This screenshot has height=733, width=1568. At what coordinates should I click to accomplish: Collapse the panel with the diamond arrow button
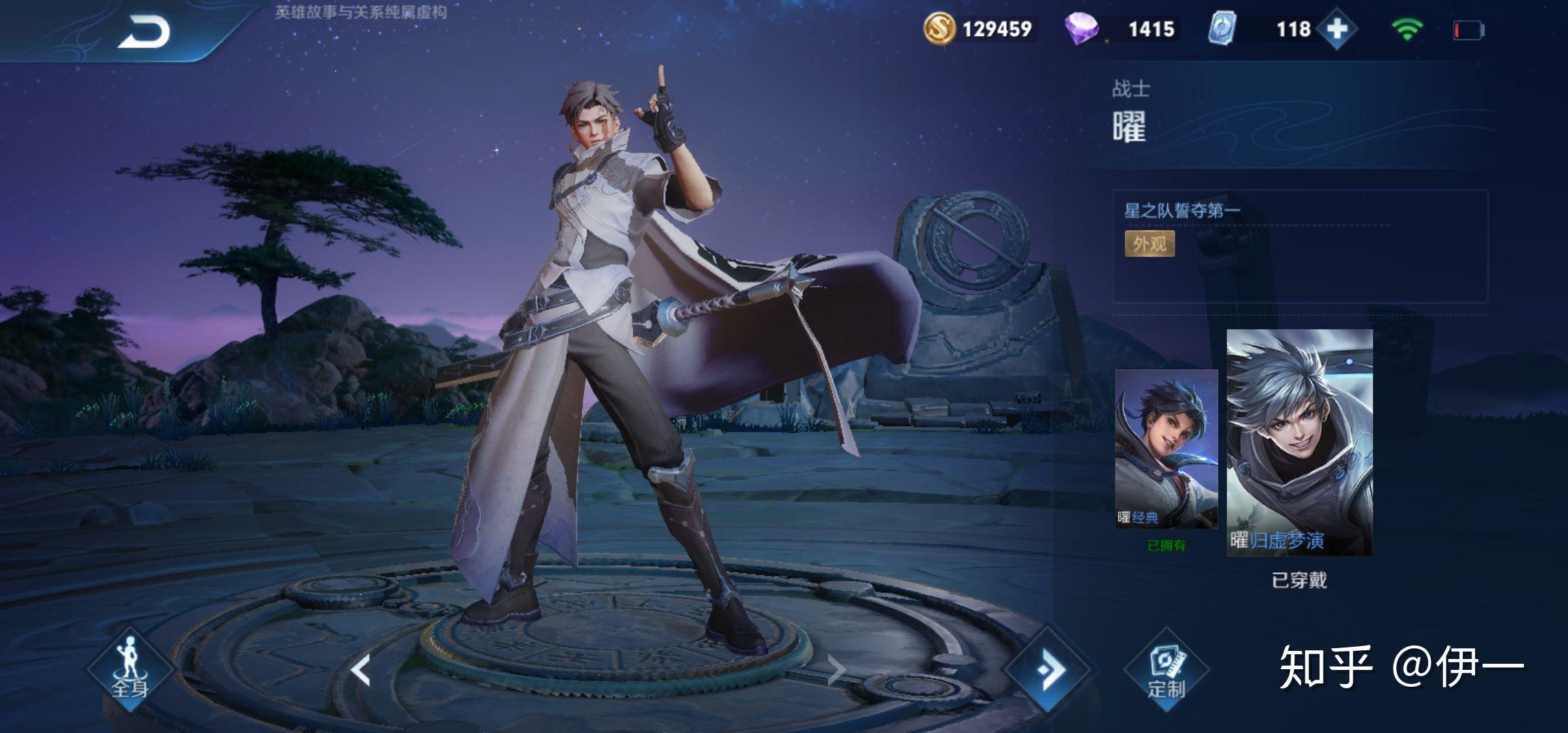(x=1049, y=670)
